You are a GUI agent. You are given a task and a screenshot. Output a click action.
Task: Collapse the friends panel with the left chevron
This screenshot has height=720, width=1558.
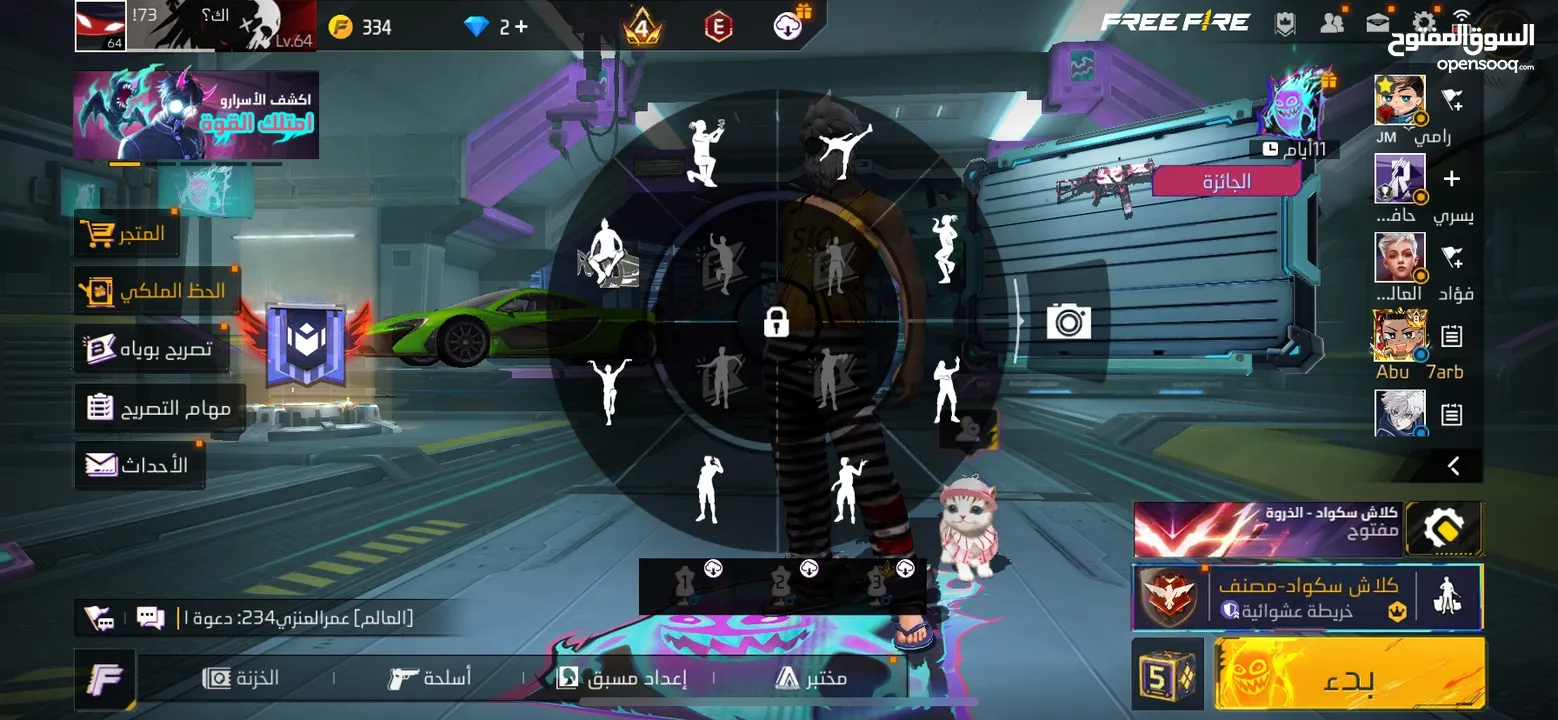pos(1452,464)
